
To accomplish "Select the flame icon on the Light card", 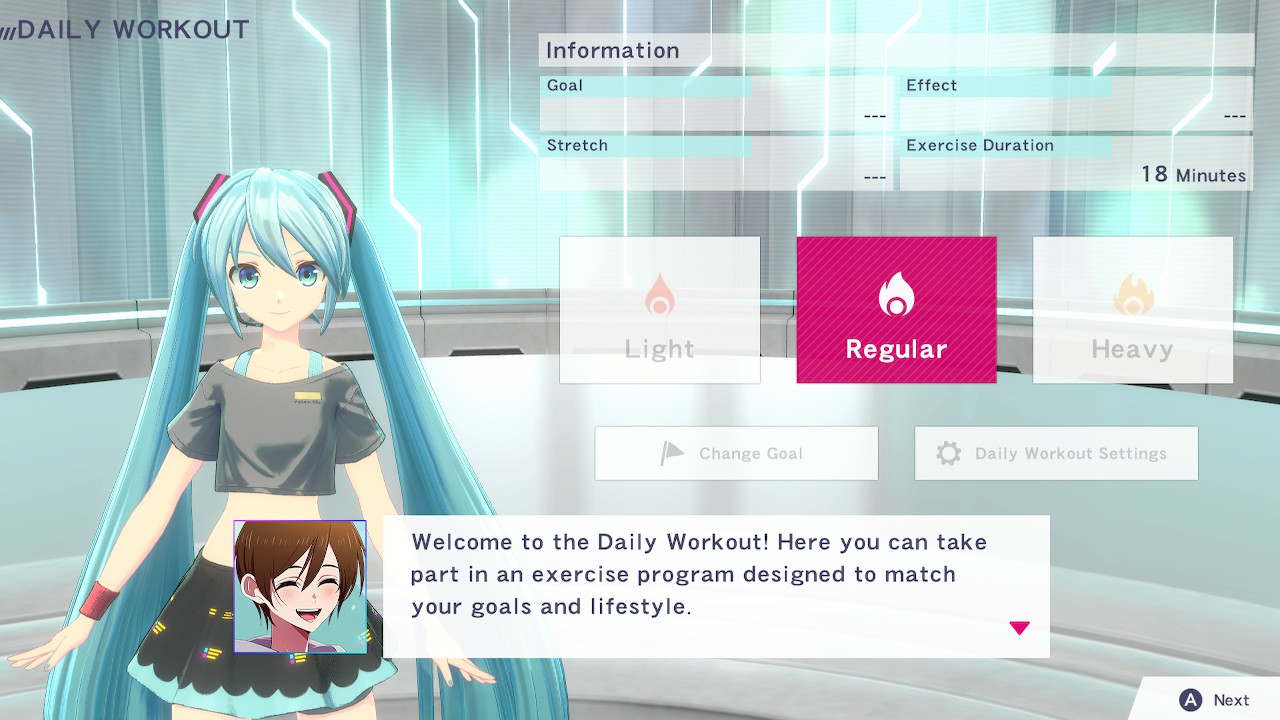I will [659, 293].
